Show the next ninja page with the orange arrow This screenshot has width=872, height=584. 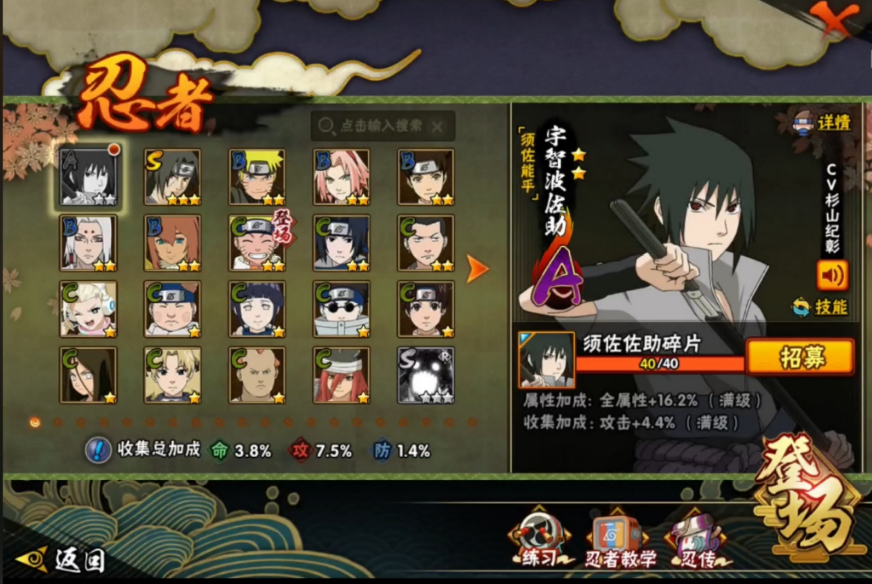[x=478, y=268]
